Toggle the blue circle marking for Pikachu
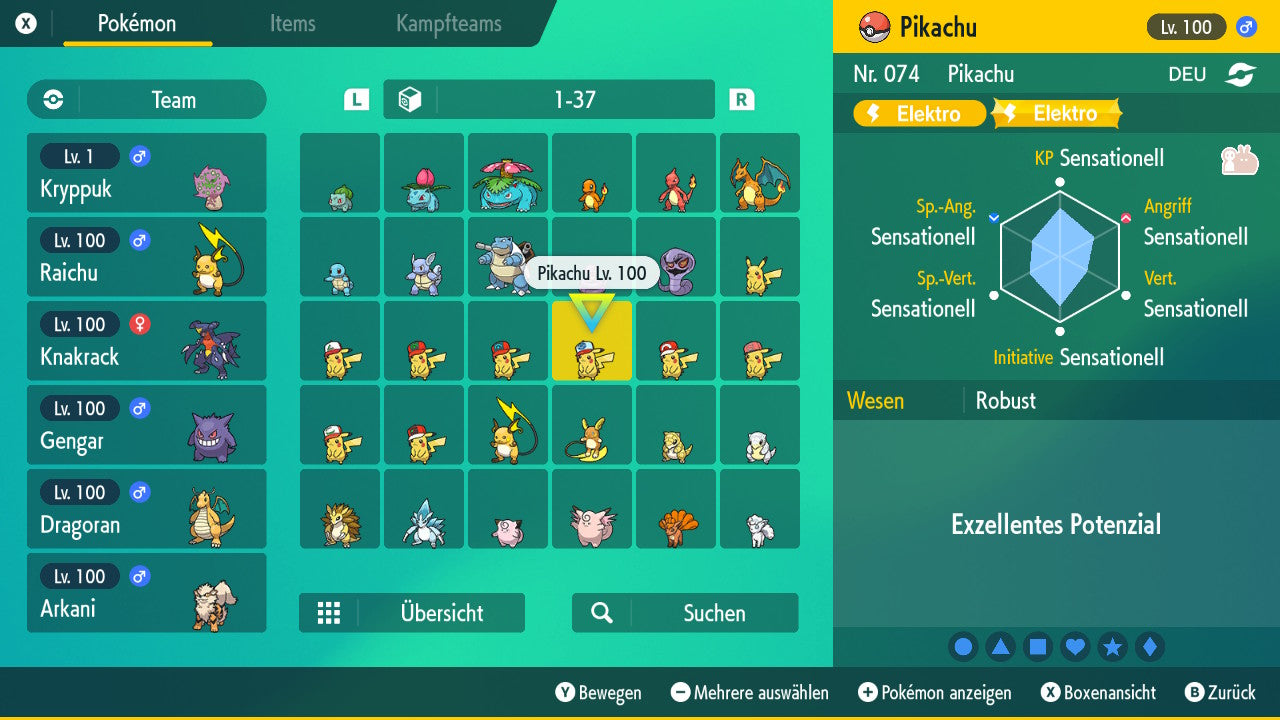1280x720 pixels. [963, 646]
